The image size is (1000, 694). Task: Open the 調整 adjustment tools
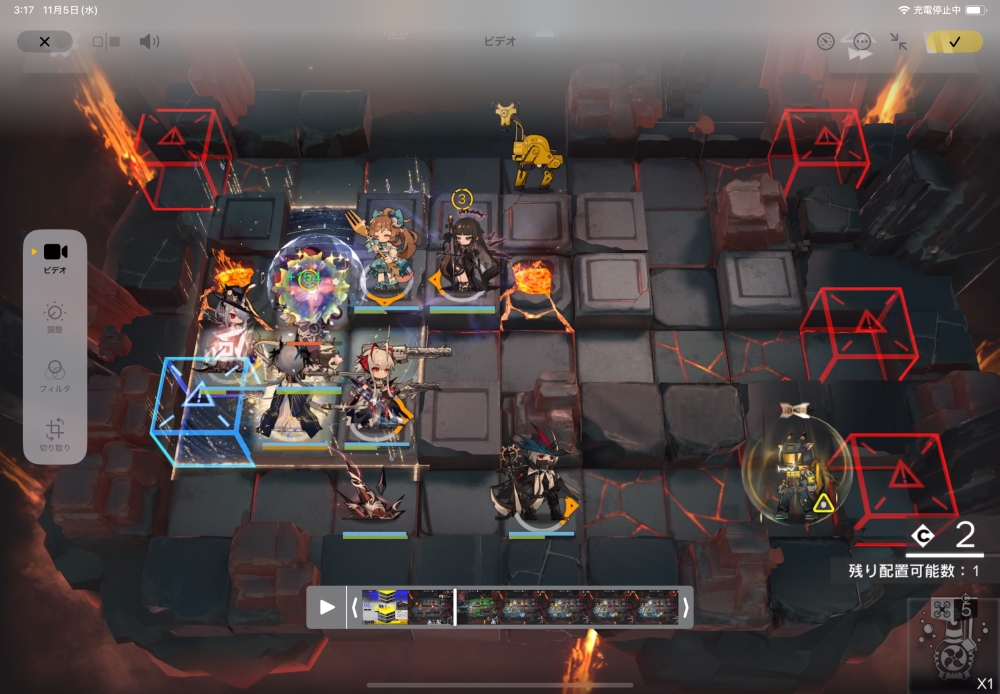(55, 318)
